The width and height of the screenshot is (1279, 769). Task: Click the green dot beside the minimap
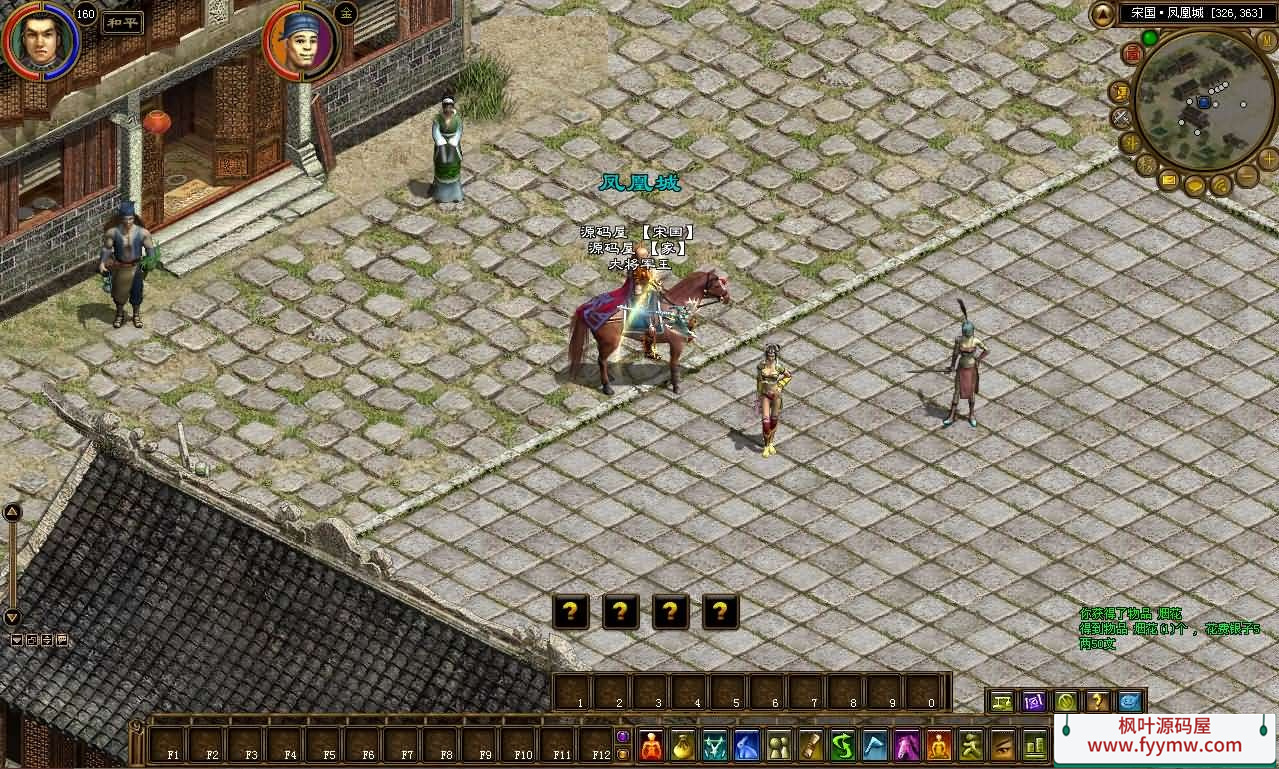(1150, 38)
